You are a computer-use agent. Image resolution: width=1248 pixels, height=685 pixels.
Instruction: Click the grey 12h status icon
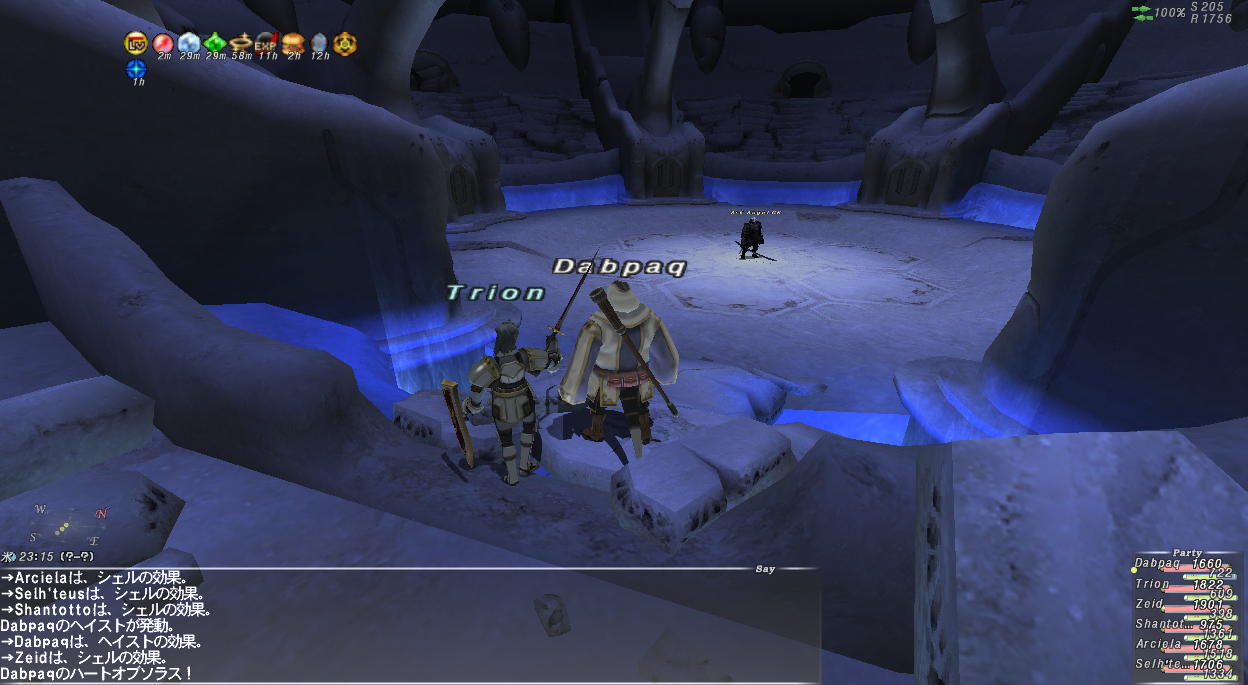click(x=319, y=43)
